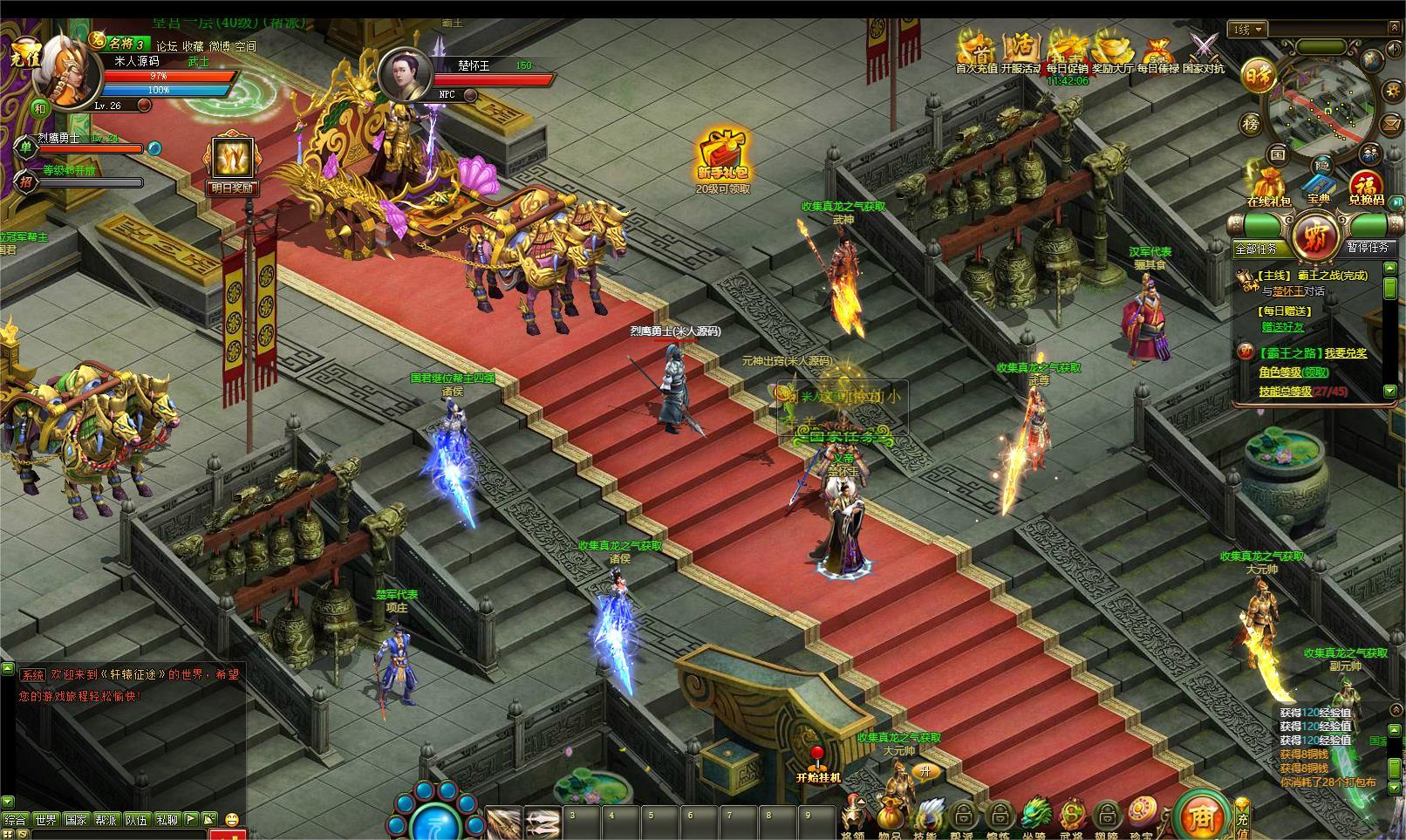
Task: Open the 新手礼包 newbie gift box
Action: 722,157
